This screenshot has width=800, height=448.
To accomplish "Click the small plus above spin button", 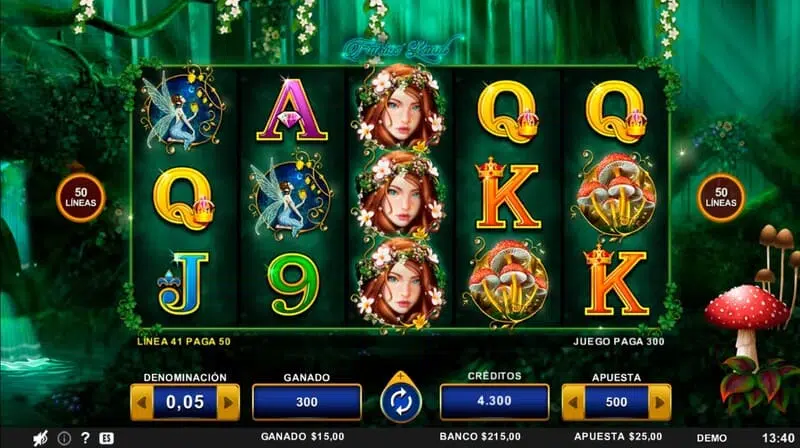I will point(401,376).
